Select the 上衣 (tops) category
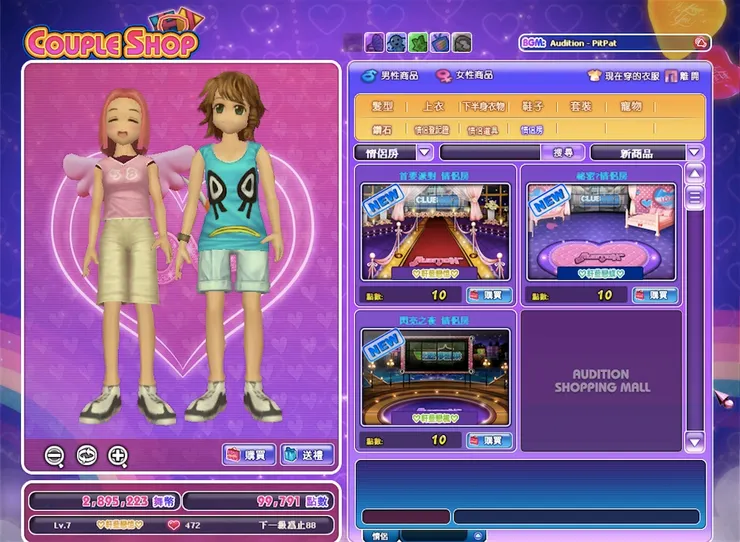 [x=433, y=105]
